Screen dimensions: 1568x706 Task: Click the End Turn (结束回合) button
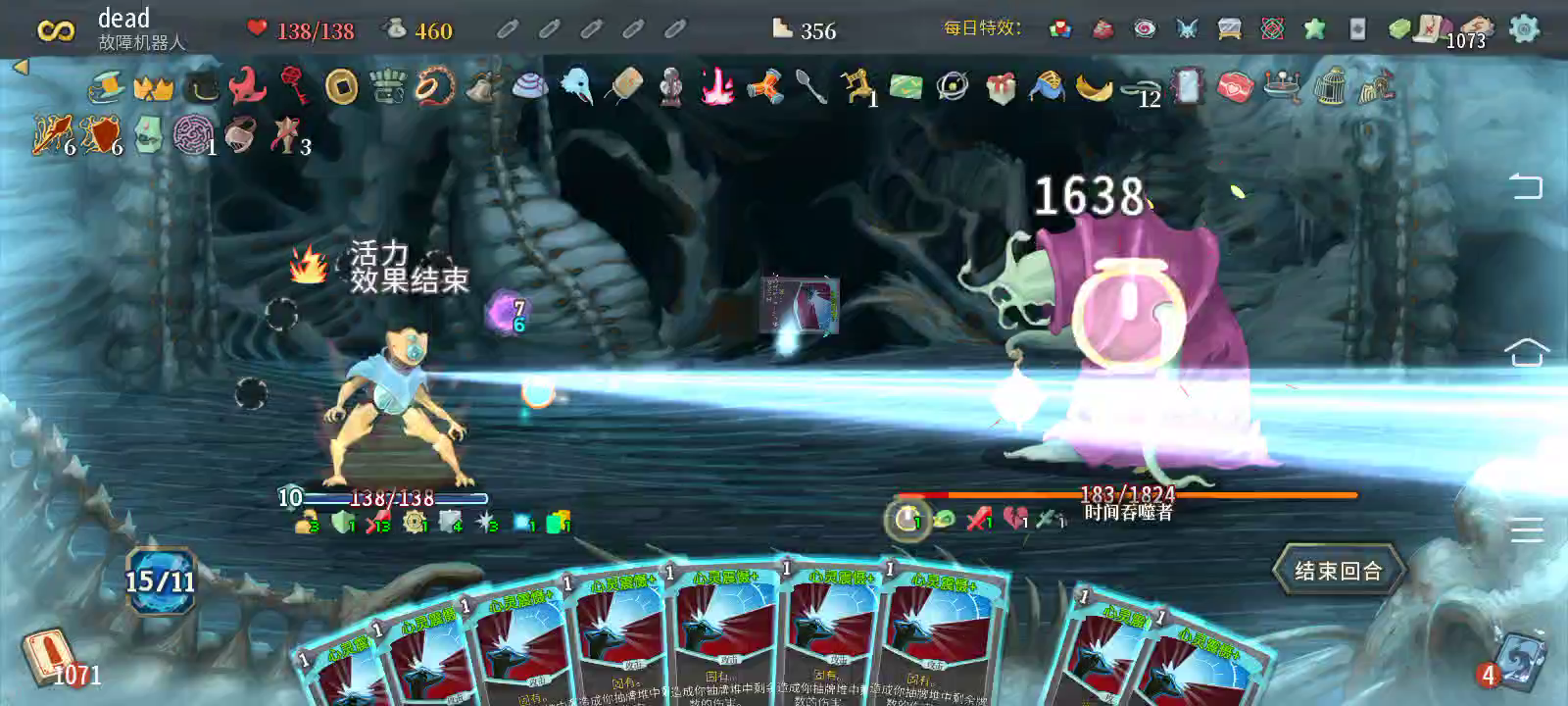1338,571
